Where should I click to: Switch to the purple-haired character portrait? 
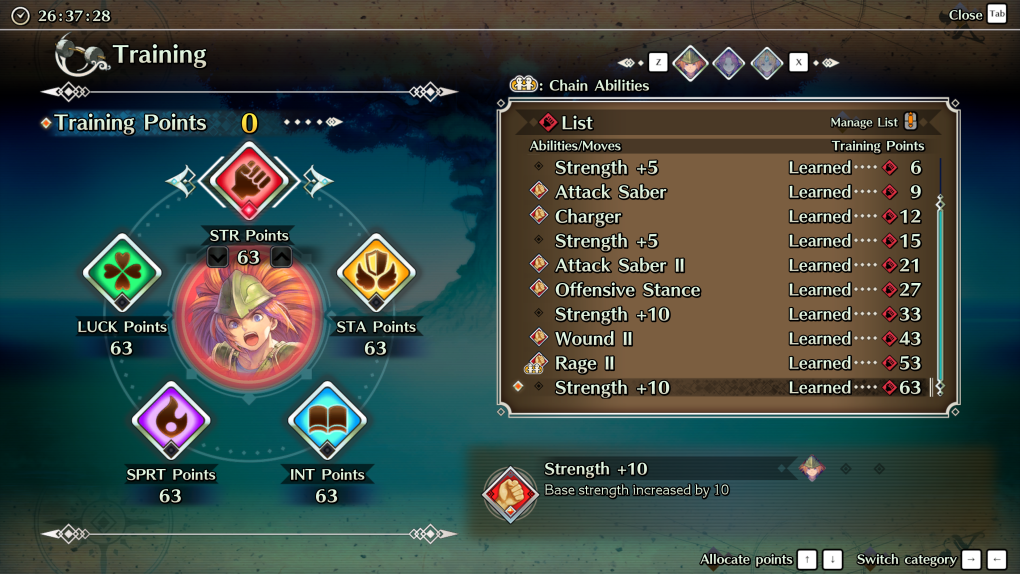click(729, 63)
